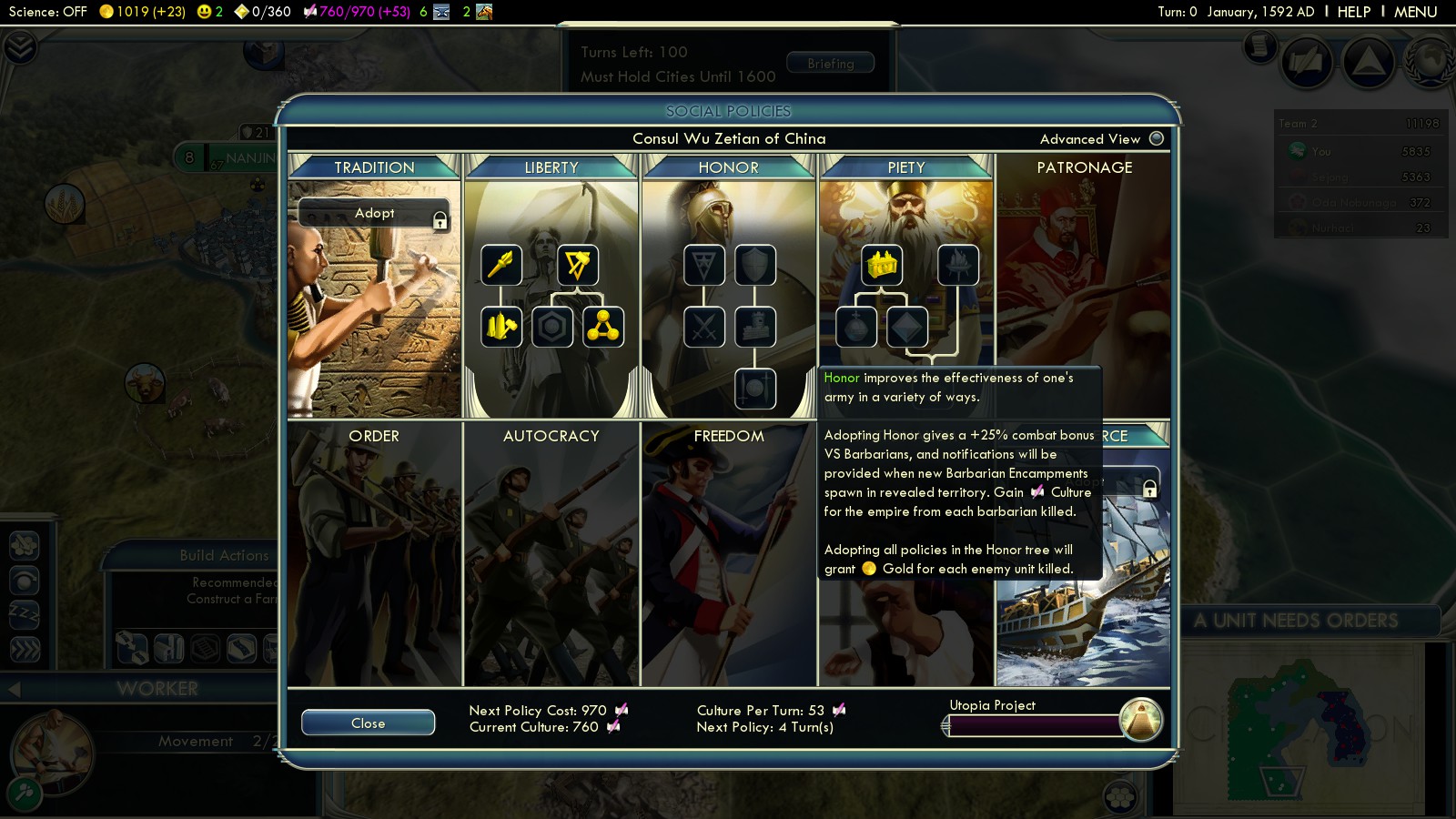This screenshot has height=819, width=1456.
Task: Select the Honor policy tree header
Action: [728, 167]
